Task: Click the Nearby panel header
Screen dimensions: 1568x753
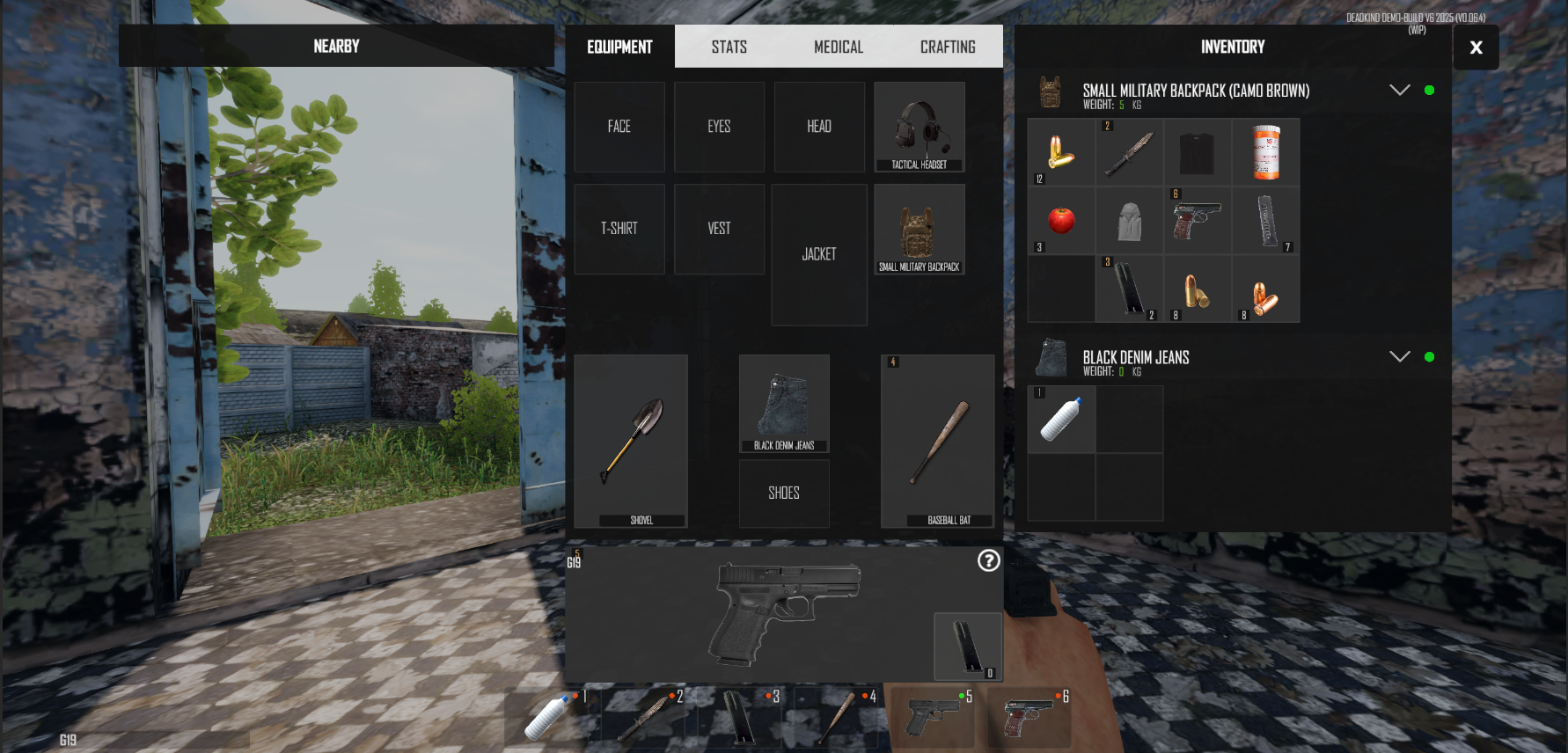Action: pyautogui.click(x=336, y=46)
